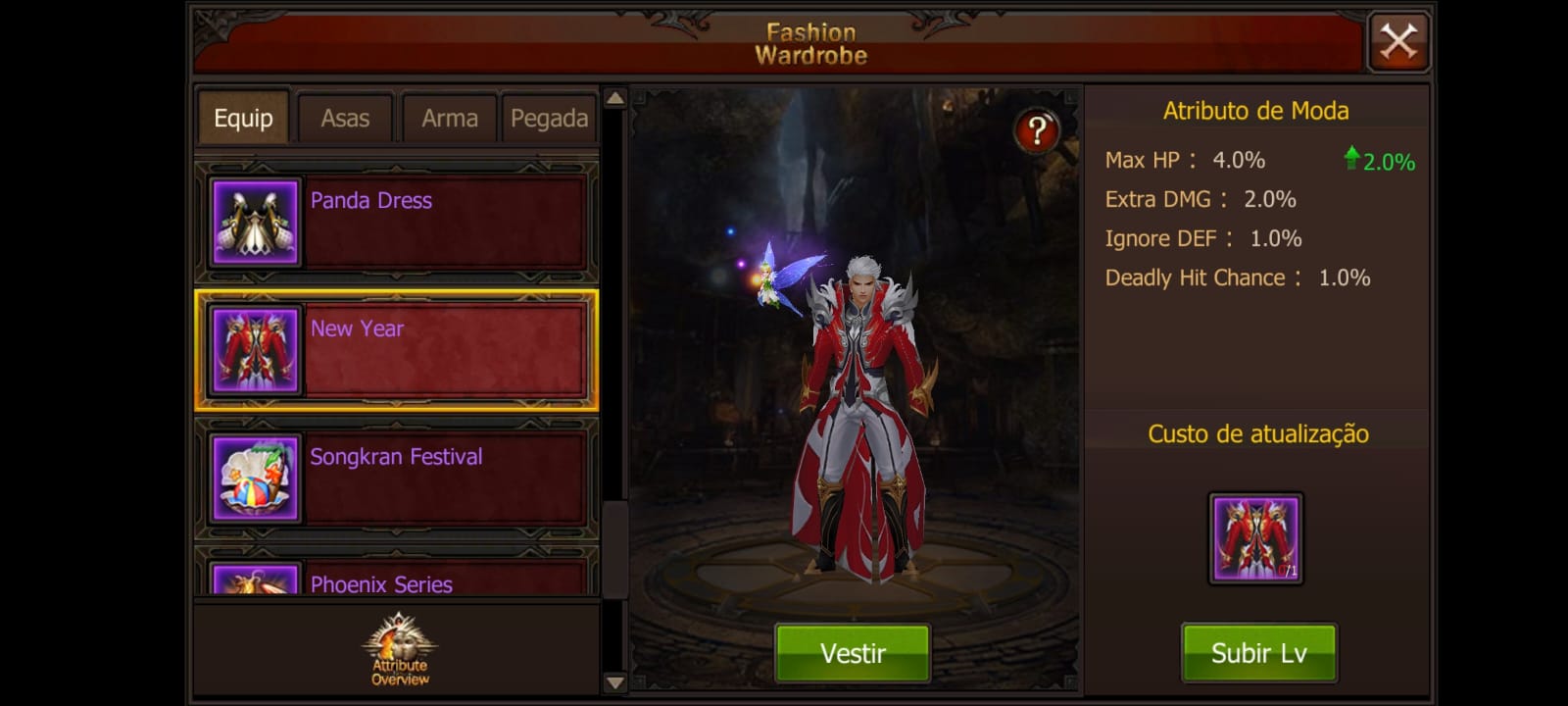Viewport: 1568px width, 706px height.
Task: Select the Pegada tab
Action: 549,119
